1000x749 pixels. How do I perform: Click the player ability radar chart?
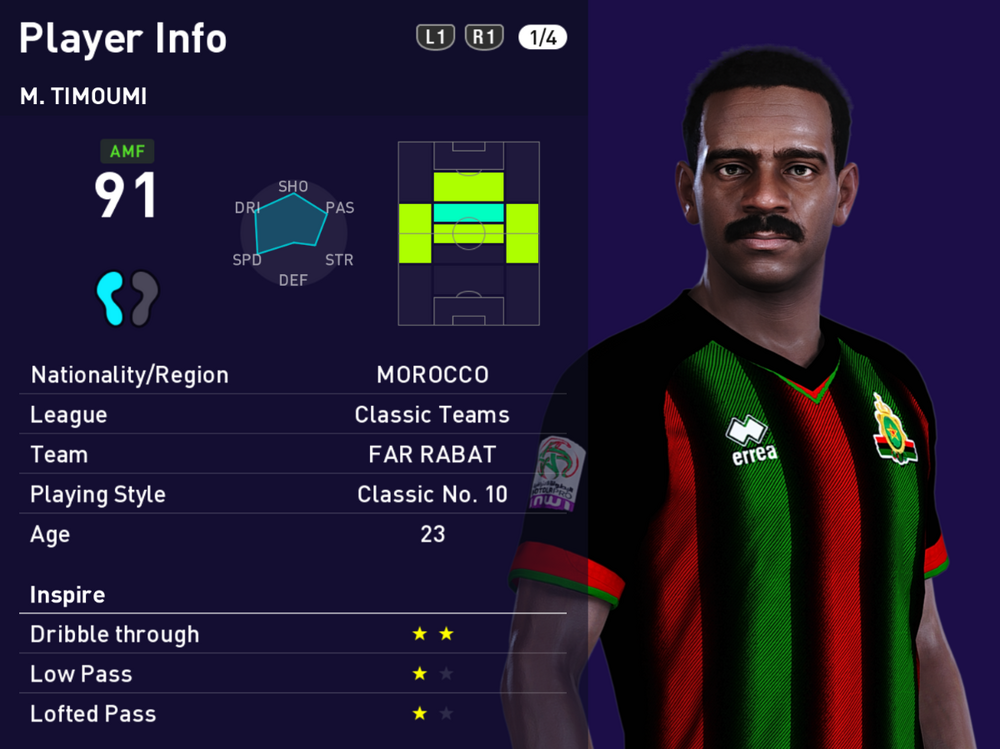point(293,232)
